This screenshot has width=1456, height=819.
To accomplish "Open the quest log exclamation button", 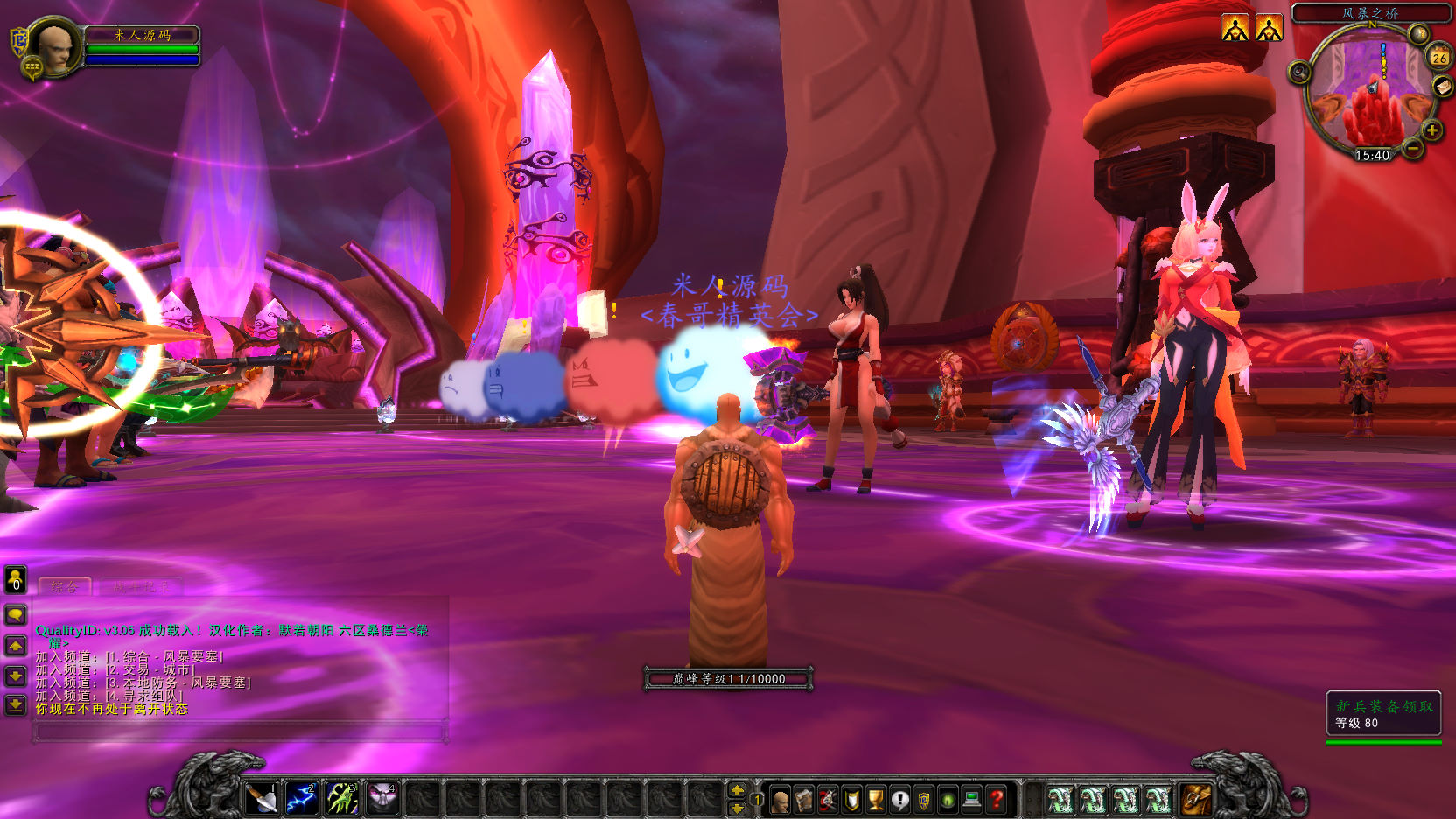I will pos(899,800).
